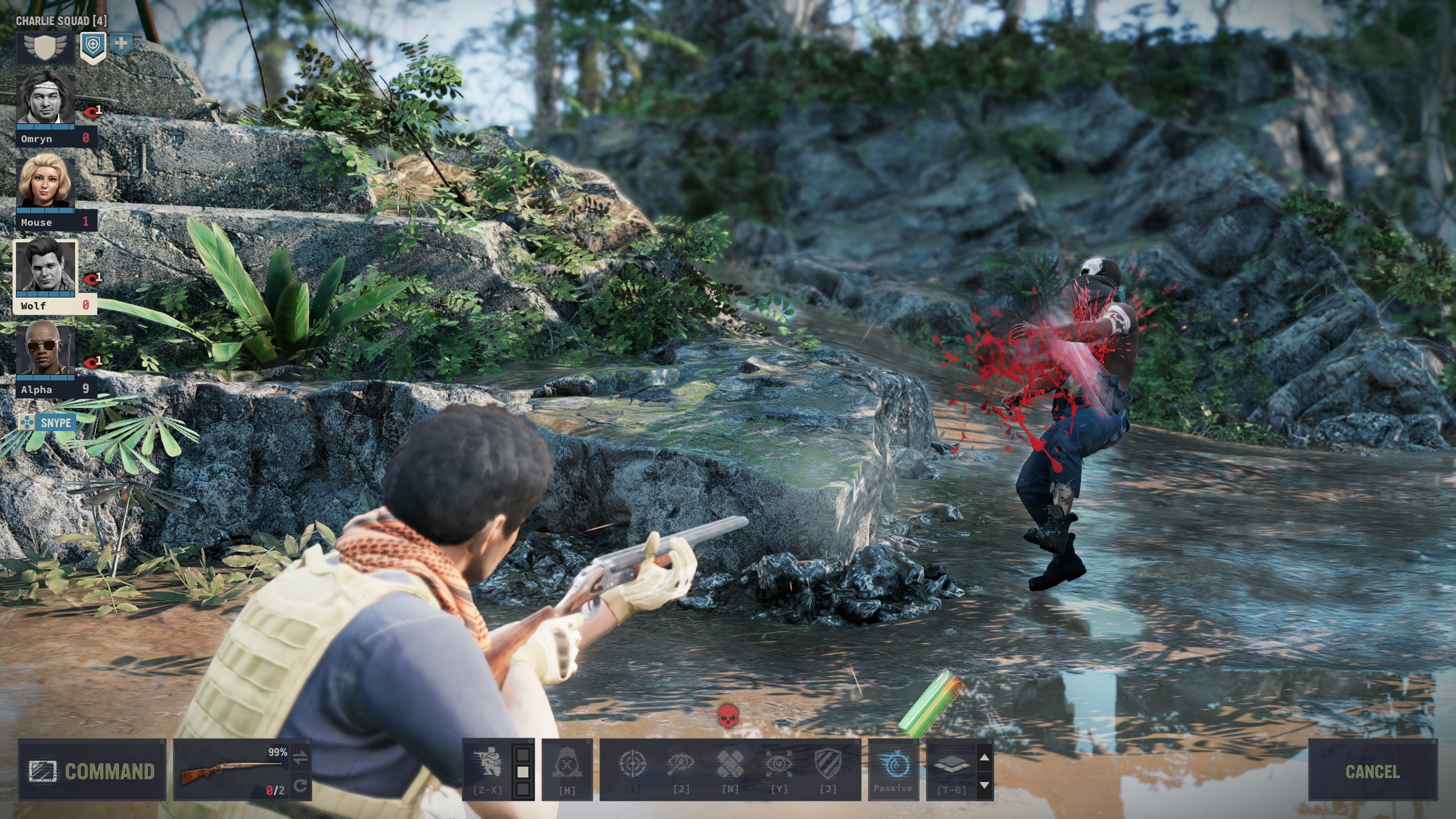
Task: Click the SNYPE tag button
Action: 48,423
